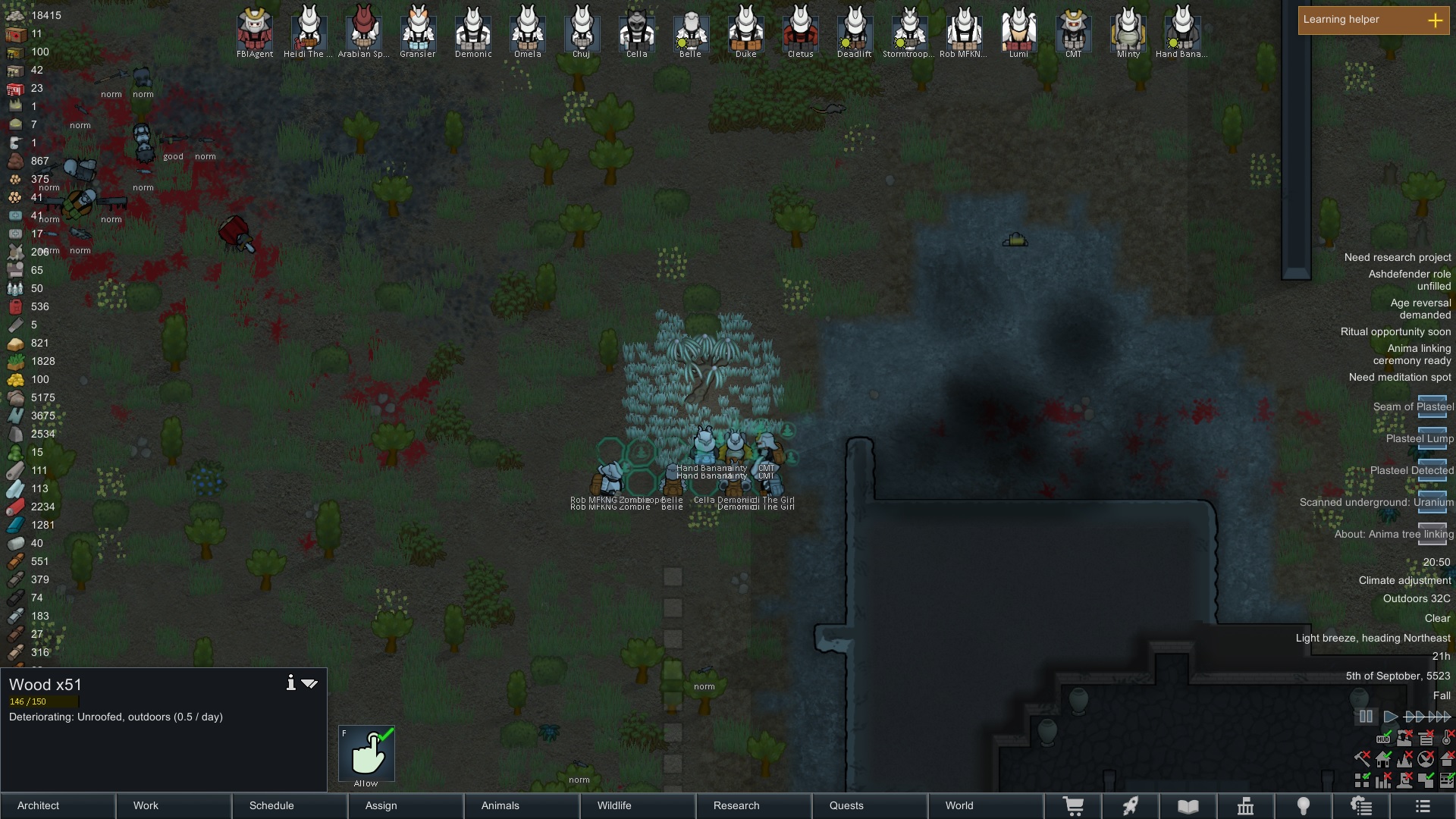Collapse the Wood panel using the chevron arrow
The width and height of the screenshot is (1456, 819).
(310, 682)
